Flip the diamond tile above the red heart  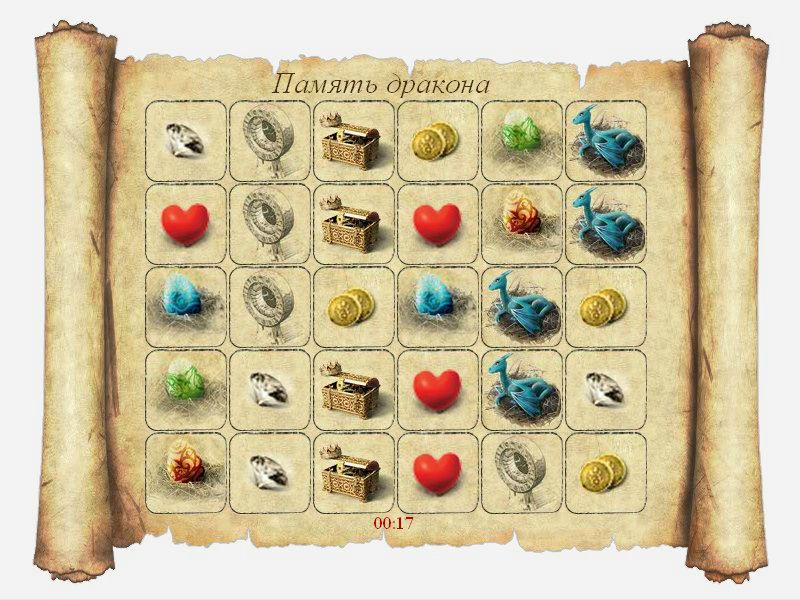[x=184, y=140]
